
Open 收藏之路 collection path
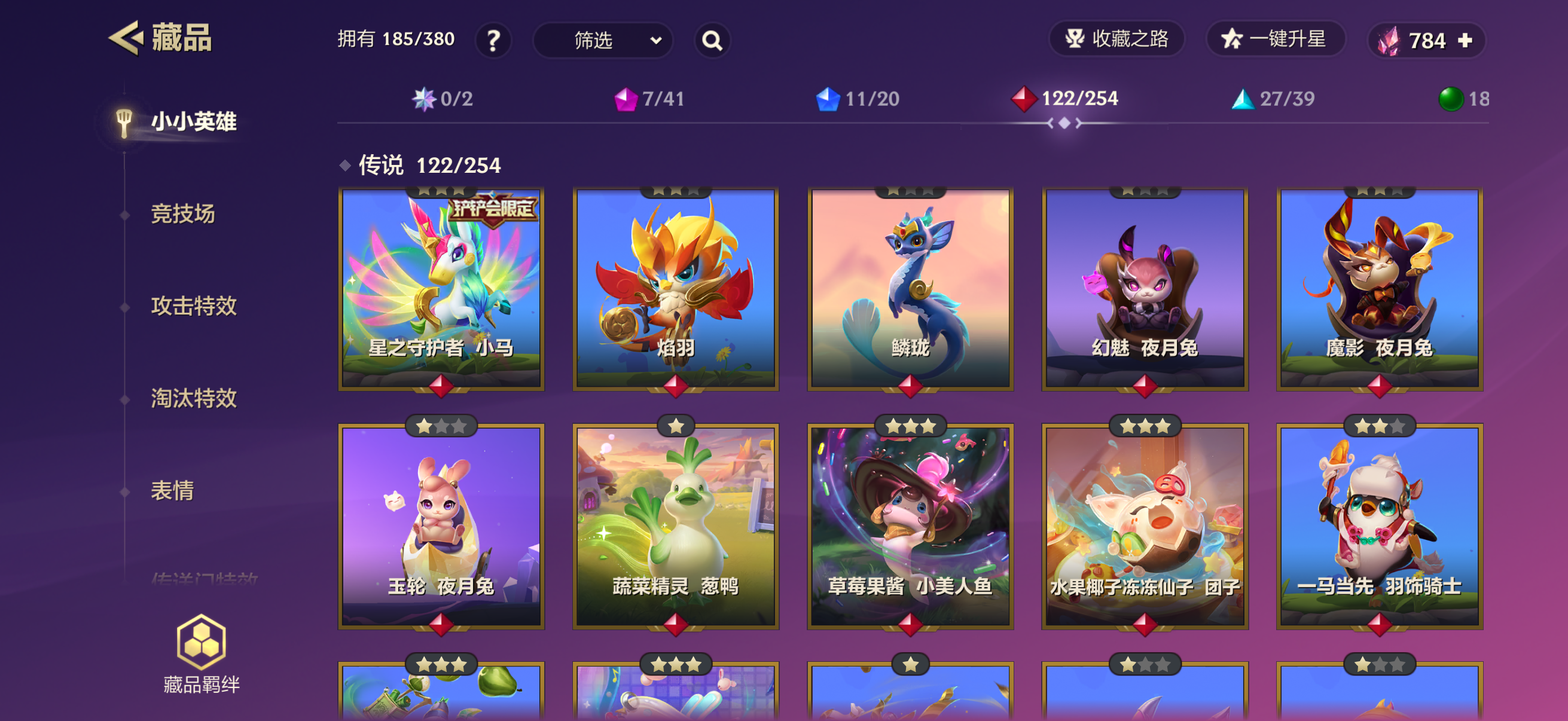[1116, 39]
